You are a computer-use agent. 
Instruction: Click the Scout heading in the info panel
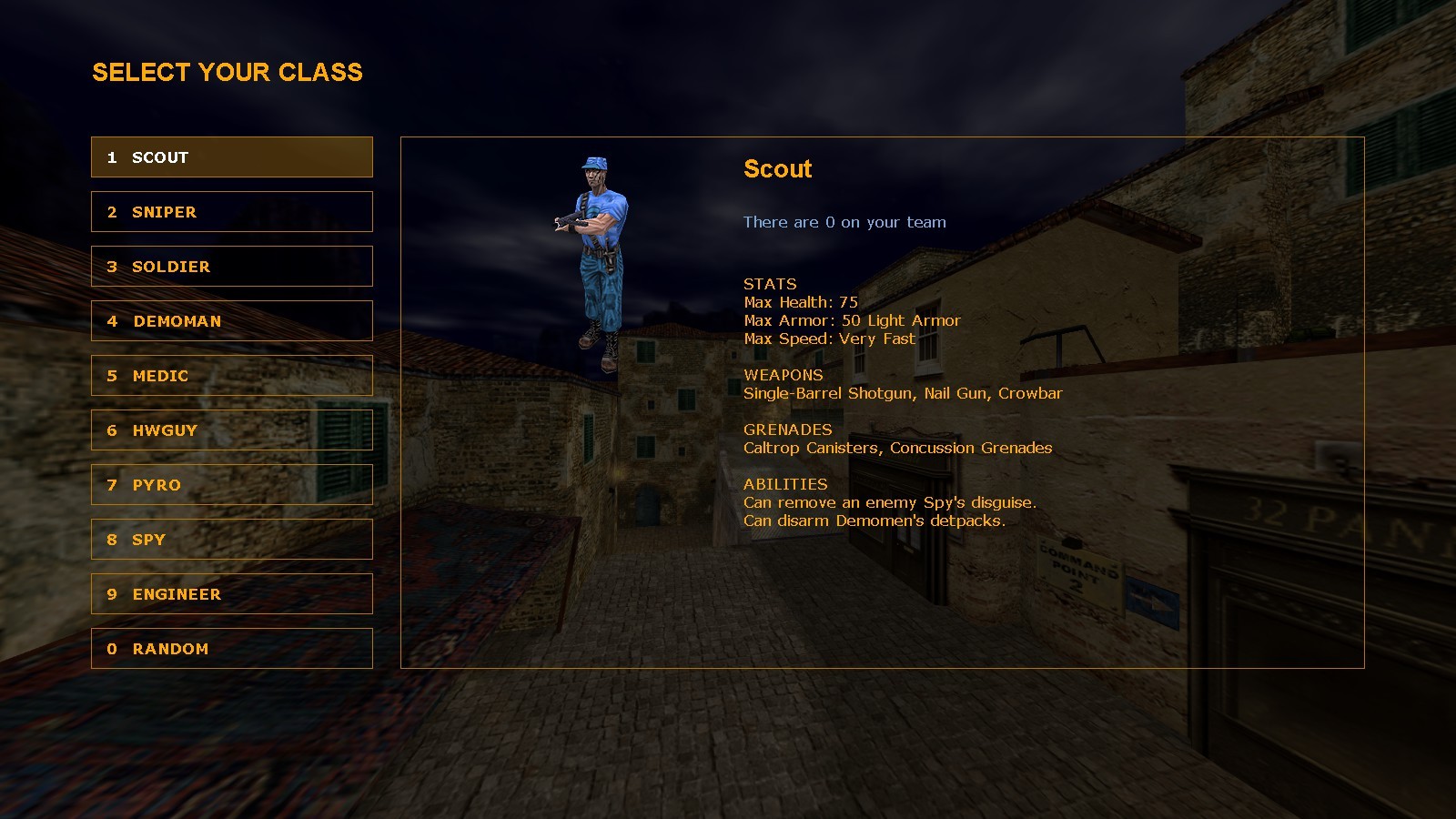tap(777, 169)
